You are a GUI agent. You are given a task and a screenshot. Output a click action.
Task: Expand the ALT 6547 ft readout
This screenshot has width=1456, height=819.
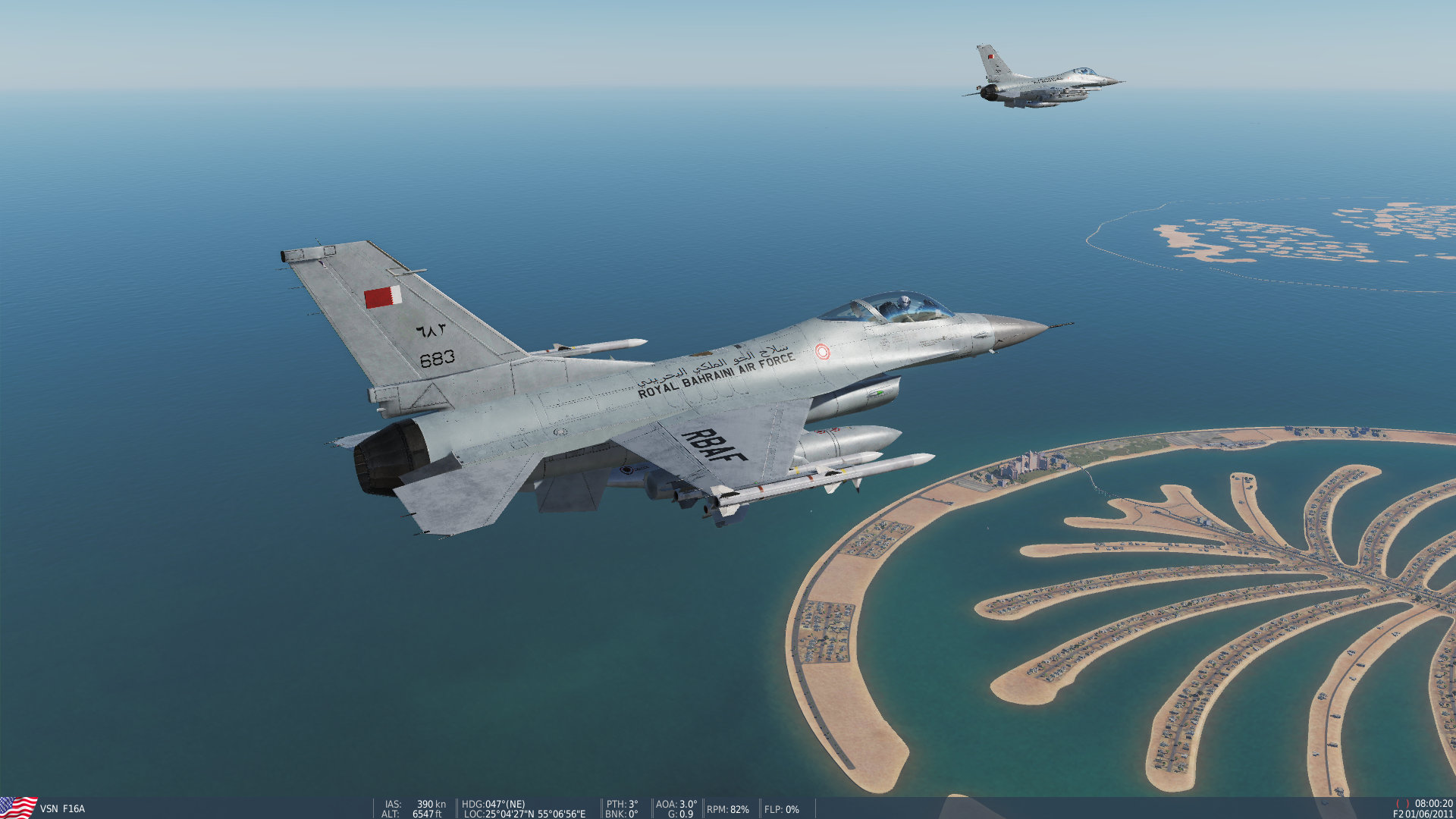[x=413, y=814]
